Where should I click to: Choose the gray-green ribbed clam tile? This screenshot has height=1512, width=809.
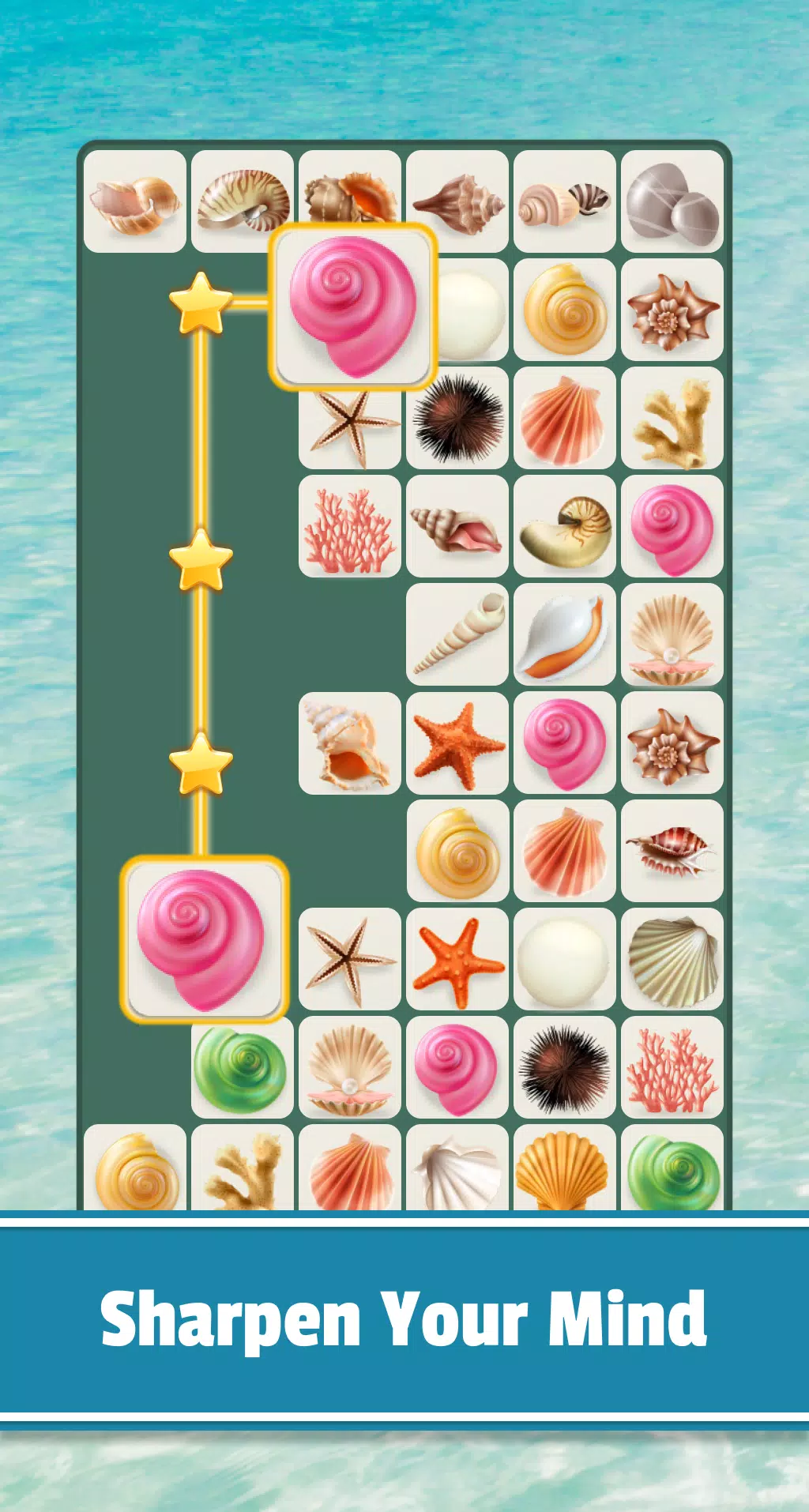click(x=672, y=959)
